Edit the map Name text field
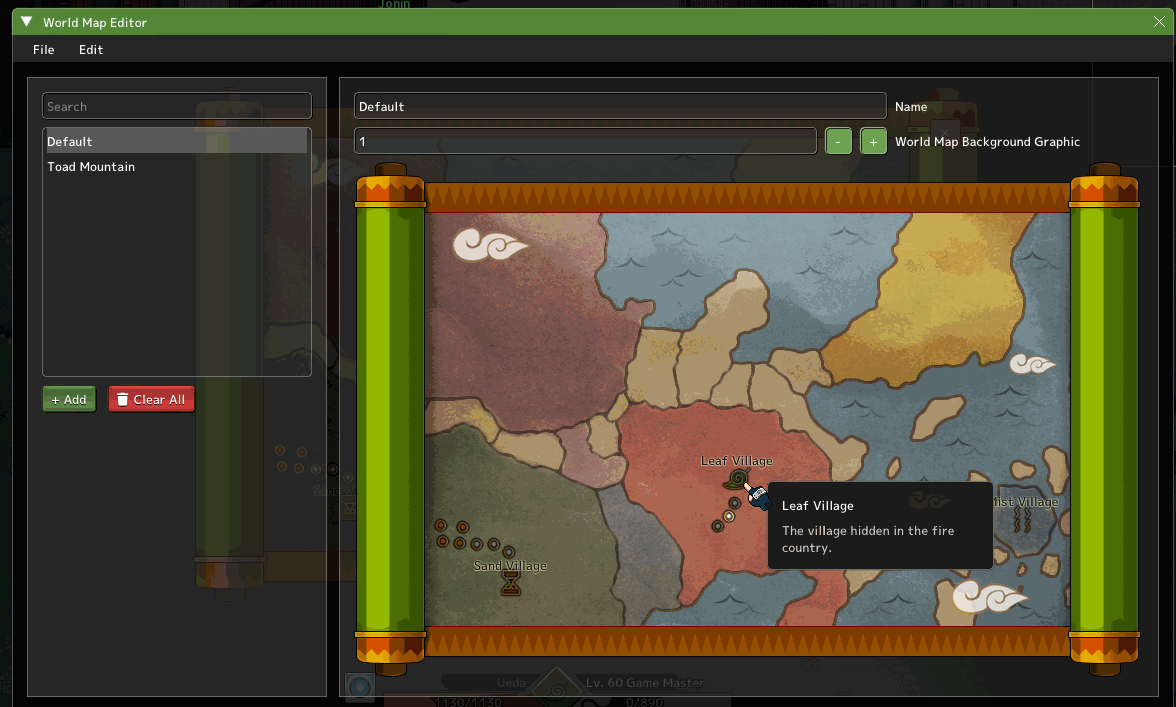Screen dimensions: 1176x707 620,106
